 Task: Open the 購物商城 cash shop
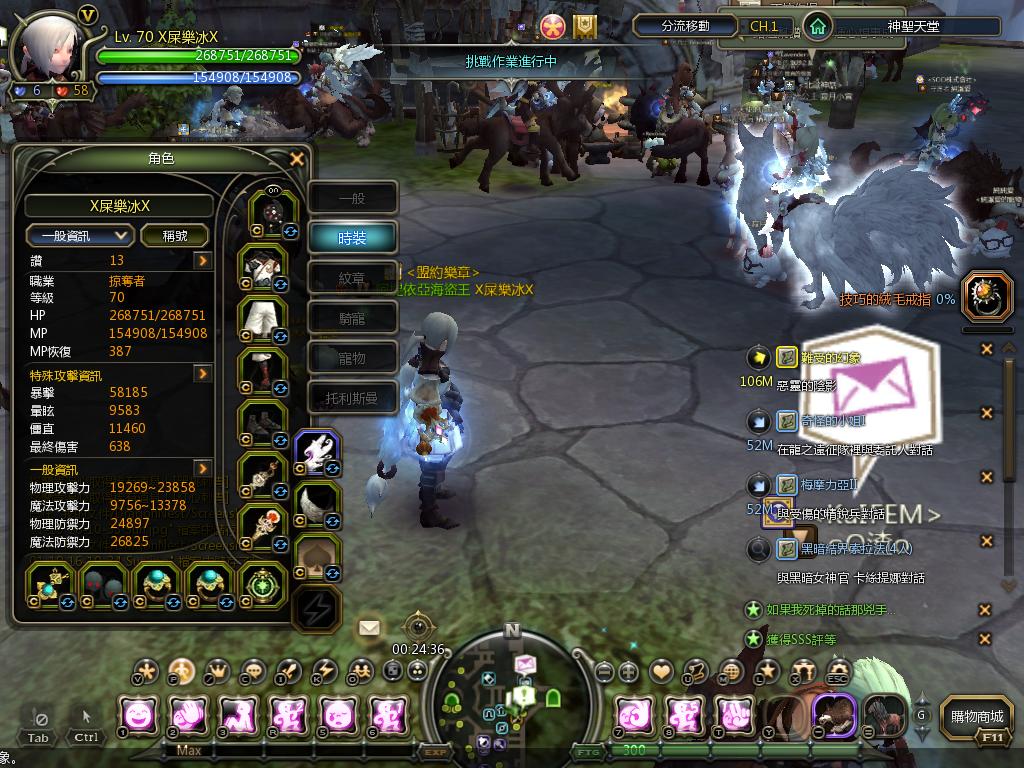point(977,716)
